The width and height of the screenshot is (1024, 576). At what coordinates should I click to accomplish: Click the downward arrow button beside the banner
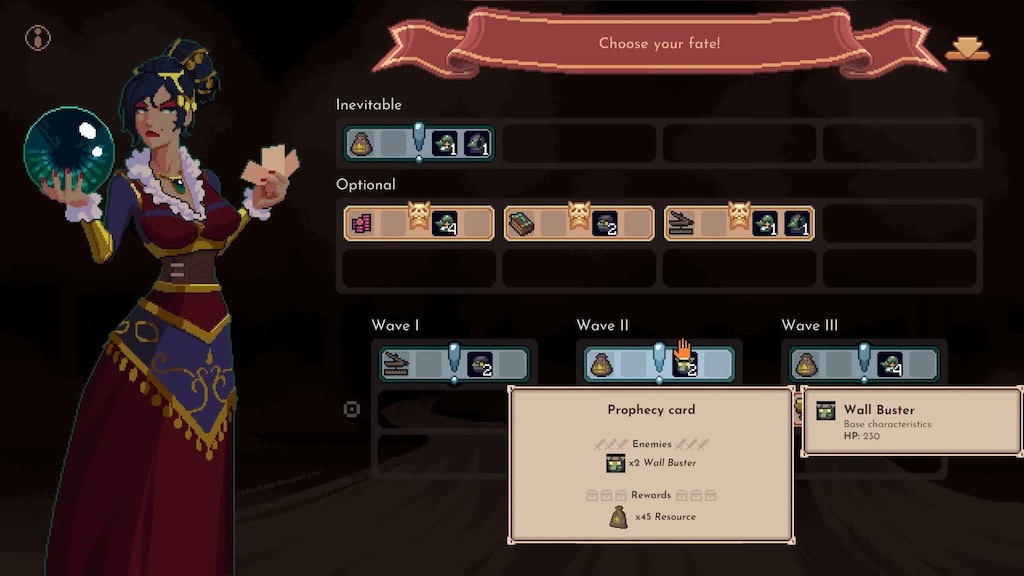tap(967, 49)
